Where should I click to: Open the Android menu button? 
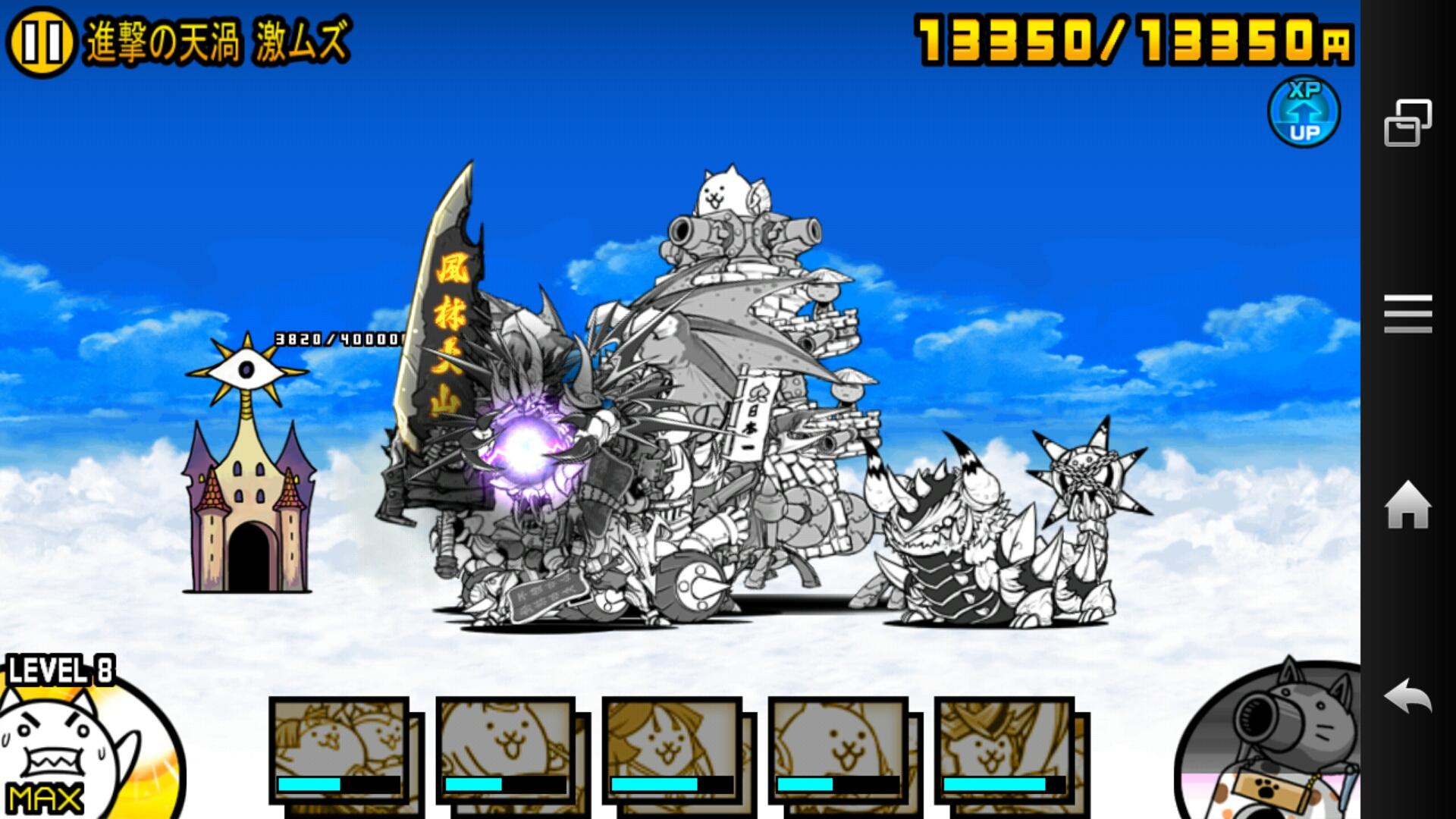(1408, 314)
